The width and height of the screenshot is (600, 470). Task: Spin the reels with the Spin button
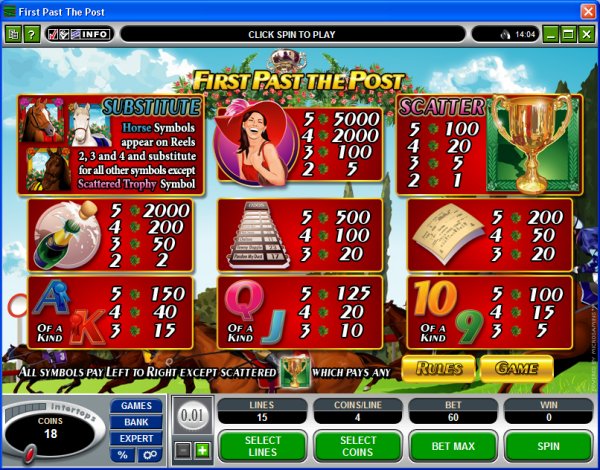[x=548, y=445]
